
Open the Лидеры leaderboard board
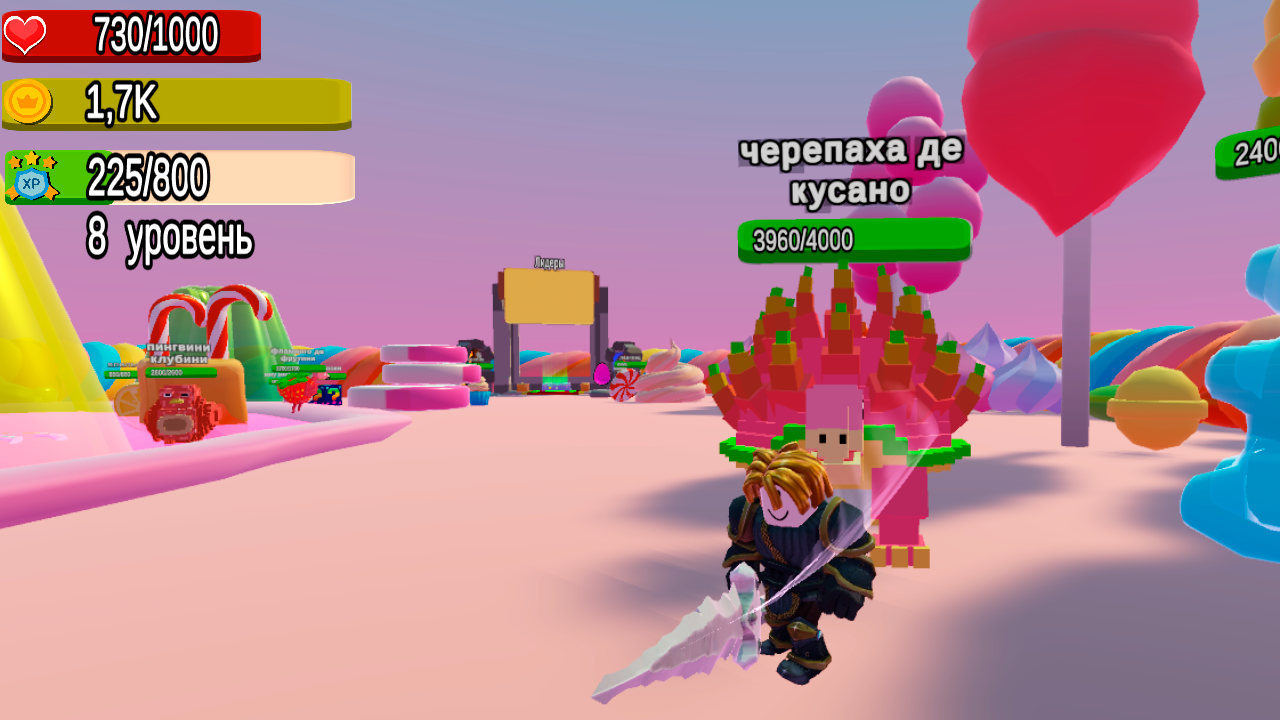pos(548,295)
